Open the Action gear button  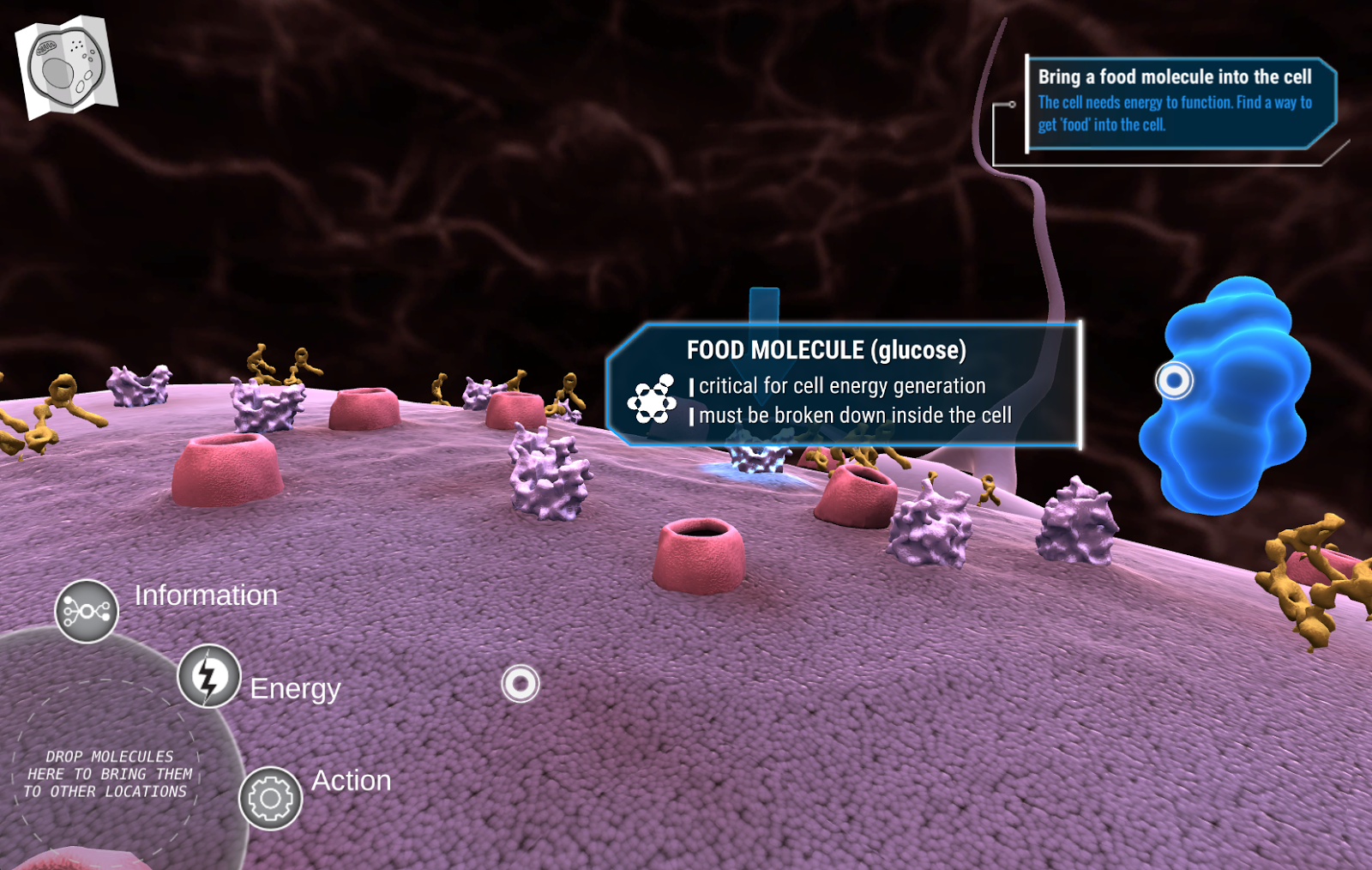tap(270, 798)
